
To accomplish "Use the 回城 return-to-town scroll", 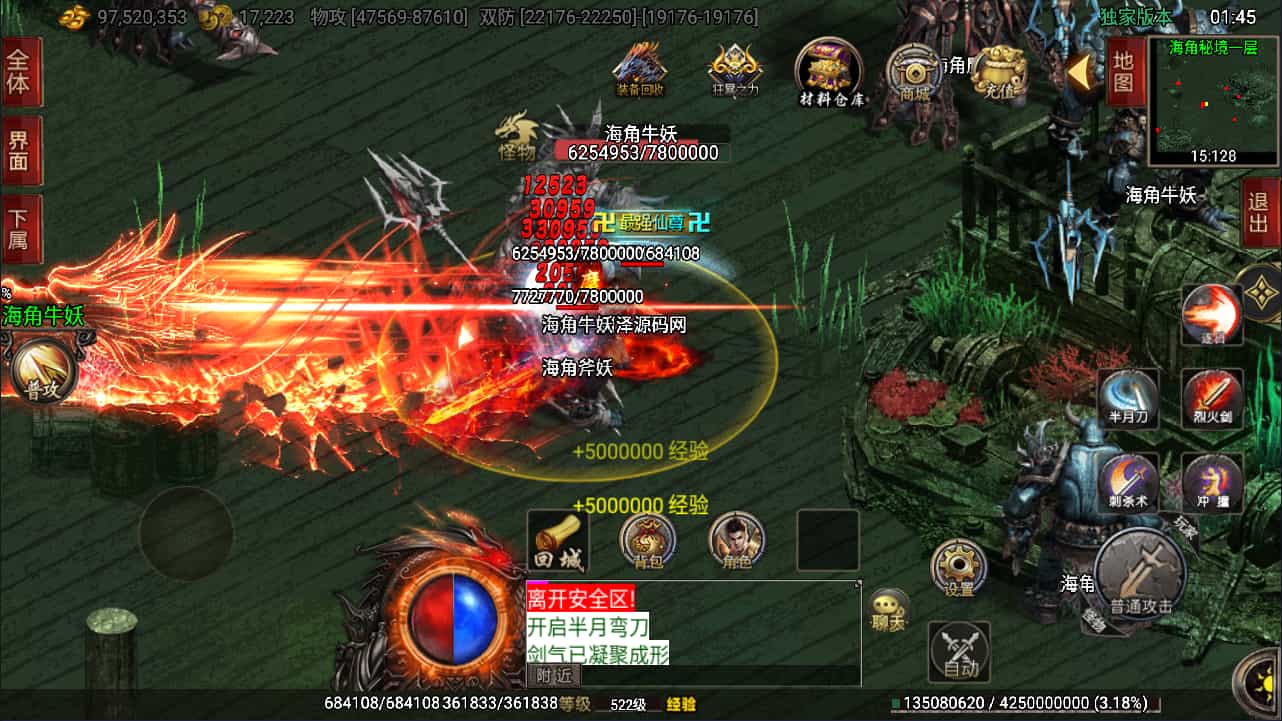I will (558, 542).
